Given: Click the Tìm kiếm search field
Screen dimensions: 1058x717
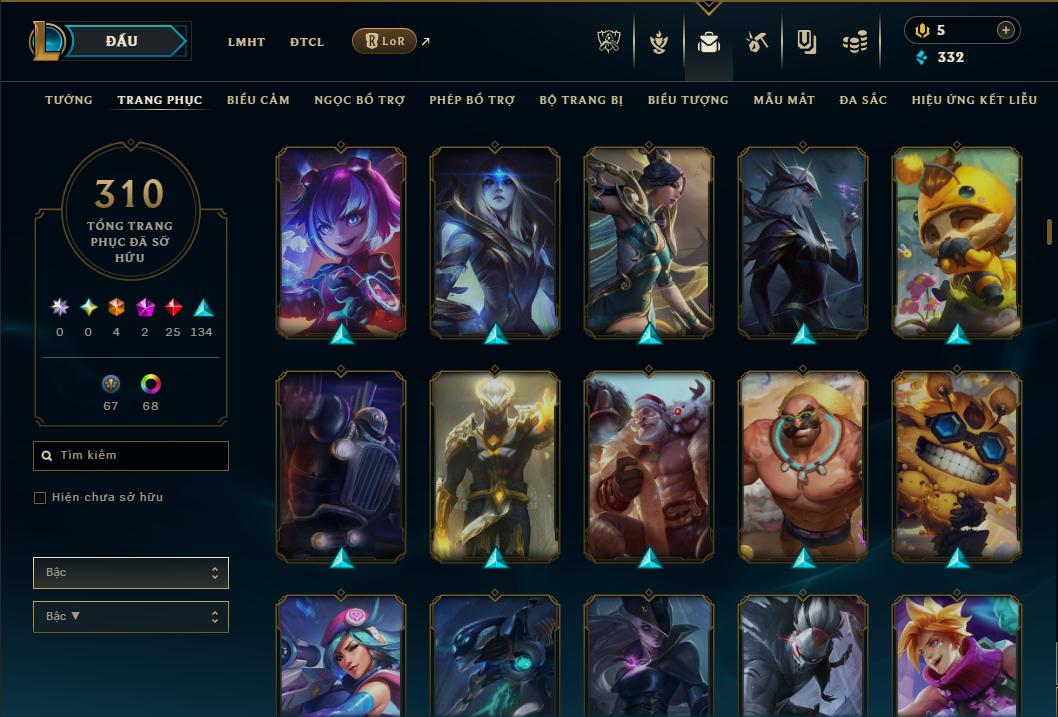Looking at the screenshot, I should [x=131, y=456].
